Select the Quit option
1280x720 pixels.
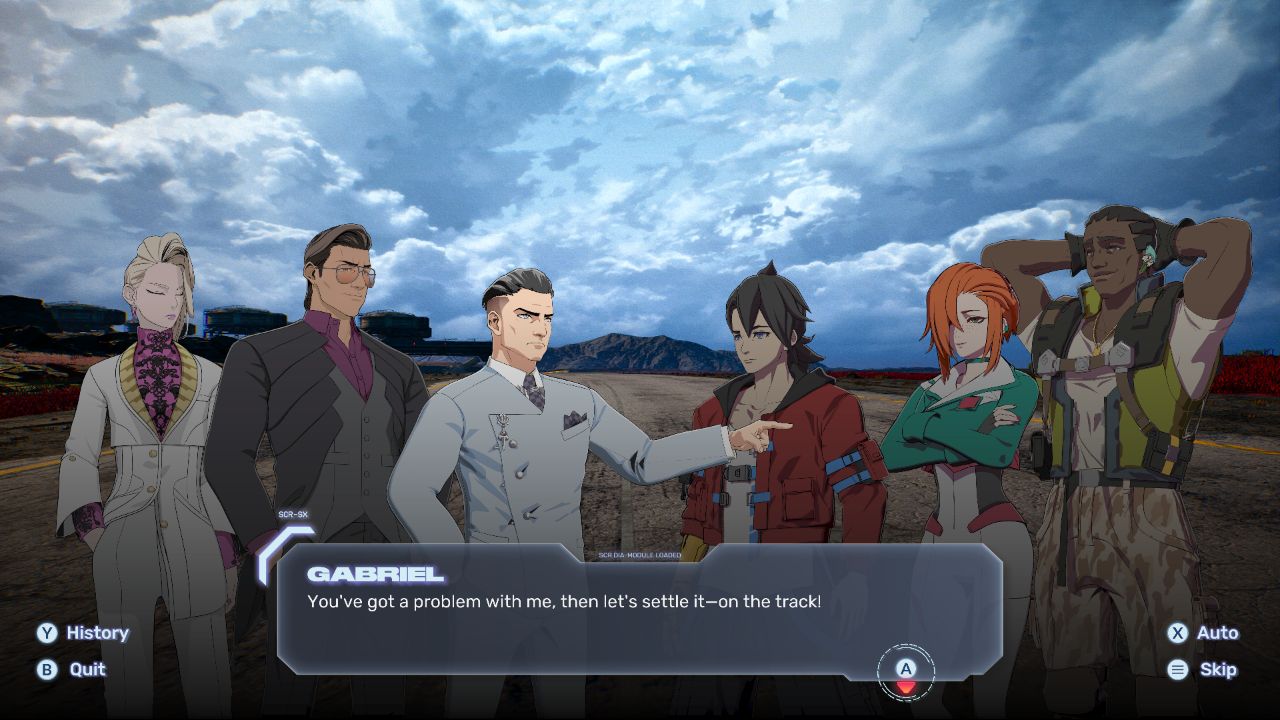pos(72,670)
